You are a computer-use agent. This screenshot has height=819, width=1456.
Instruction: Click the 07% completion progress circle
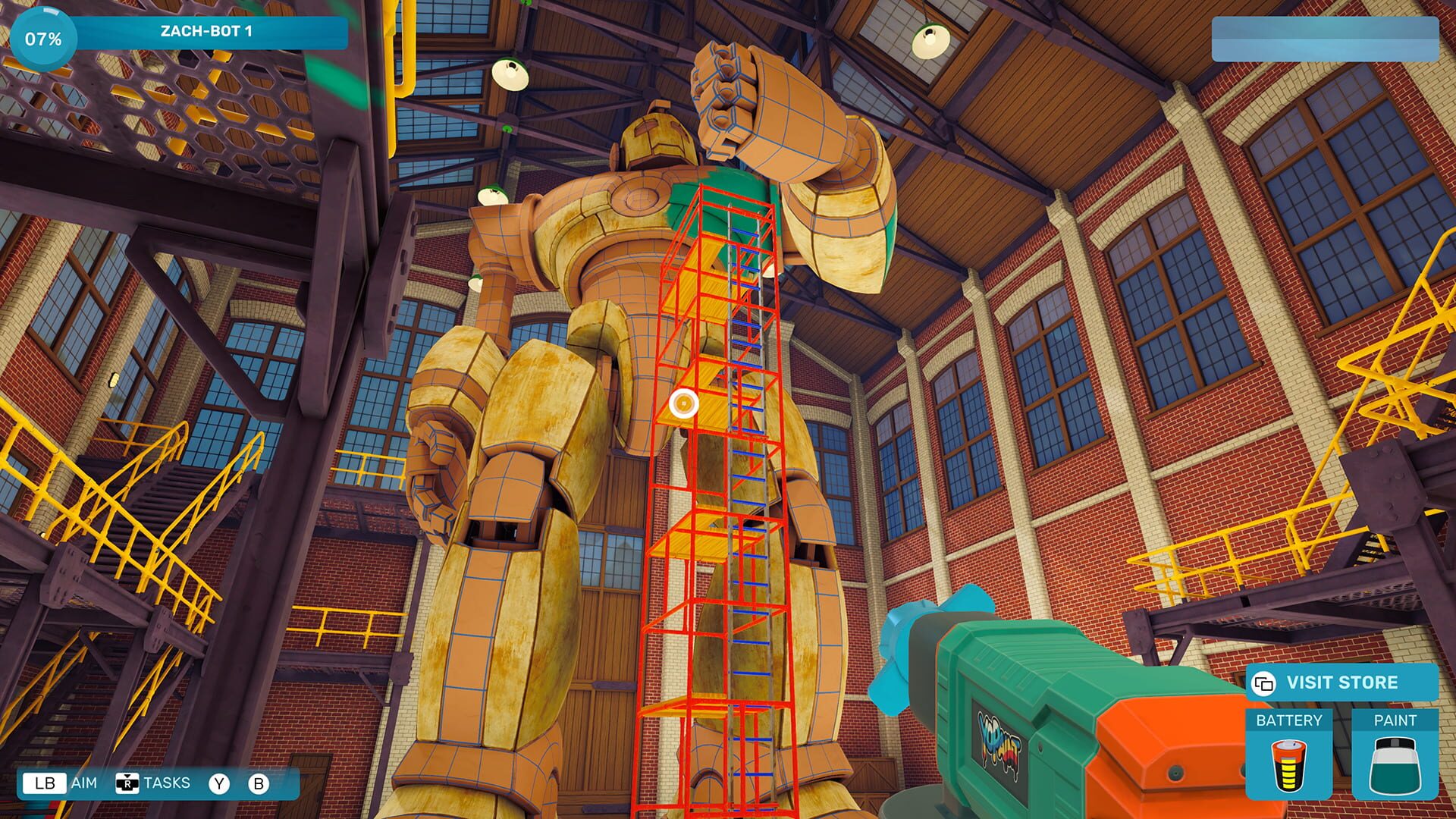coord(44,36)
